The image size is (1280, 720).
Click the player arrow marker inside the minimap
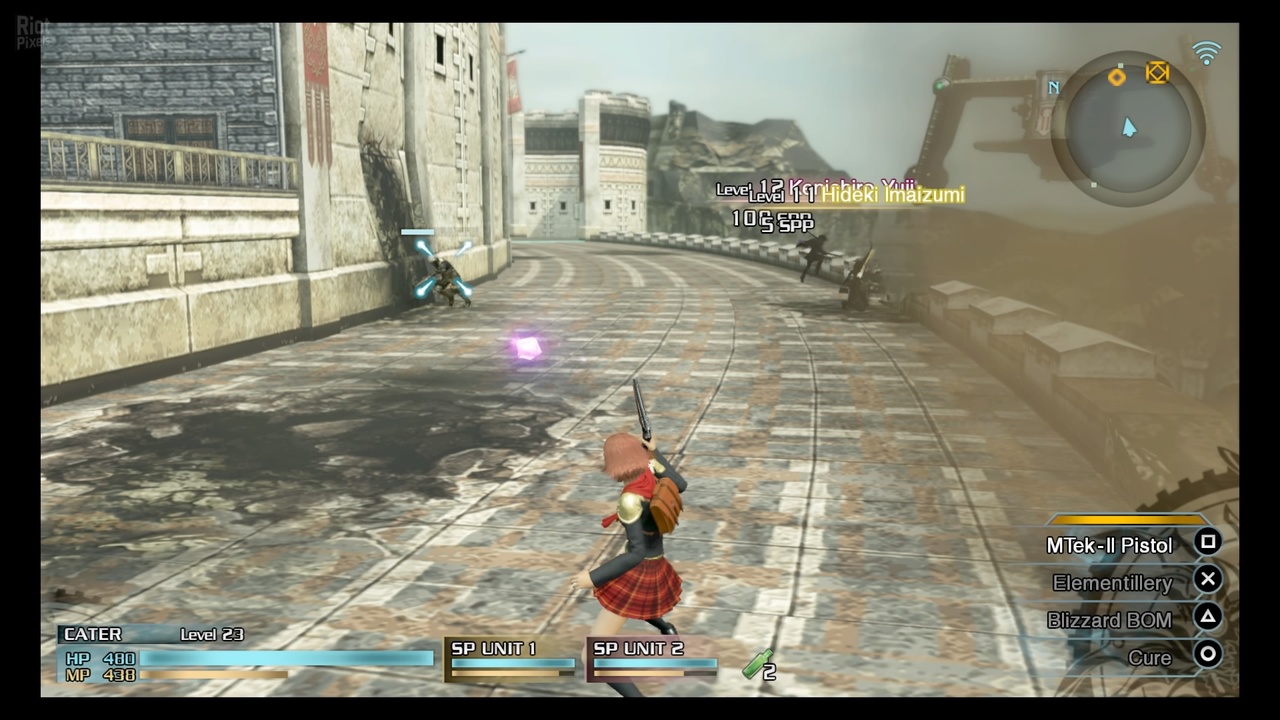pyautogui.click(x=1129, y=128)
